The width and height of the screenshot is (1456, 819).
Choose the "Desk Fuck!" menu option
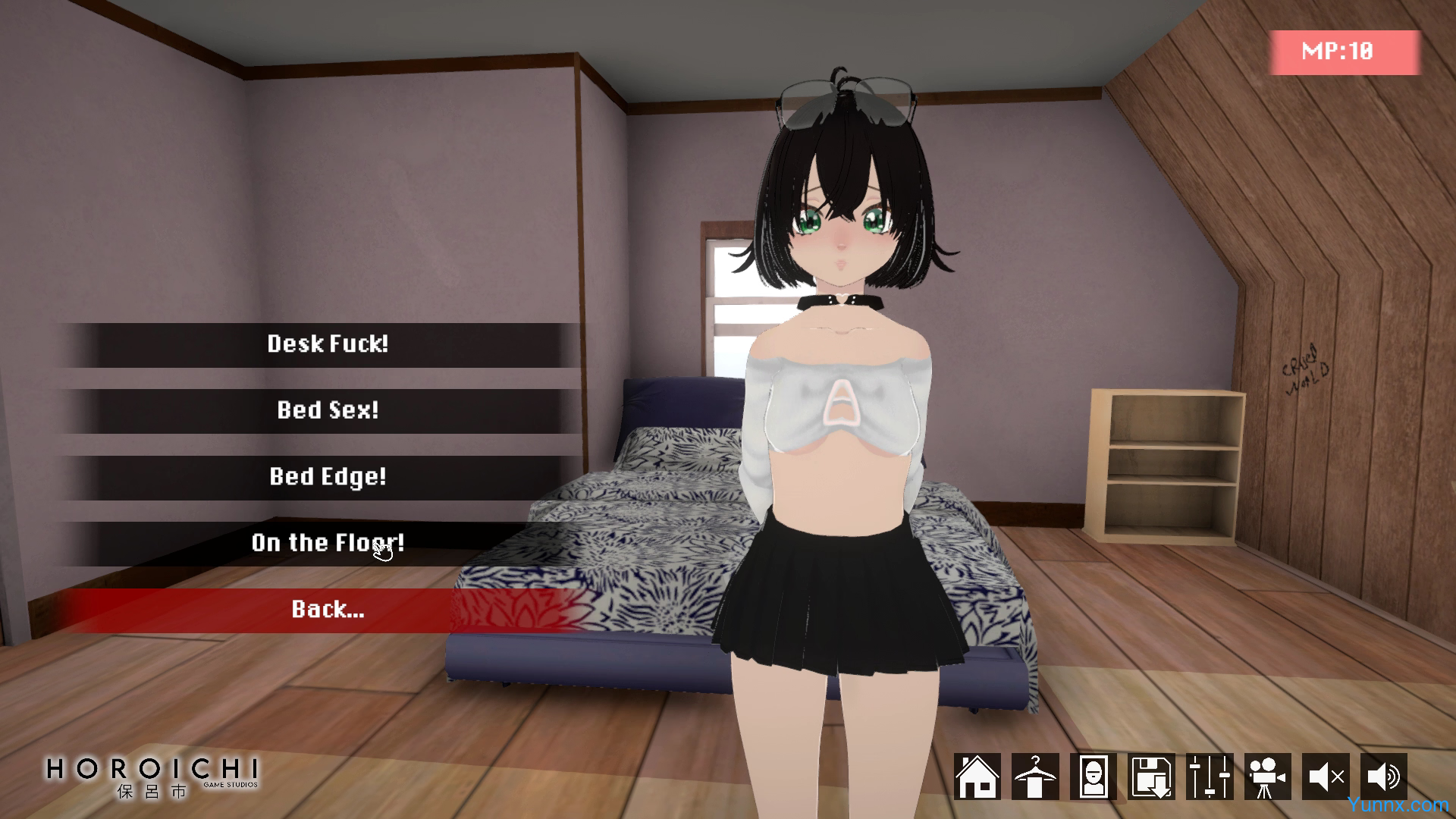(327, 344)
